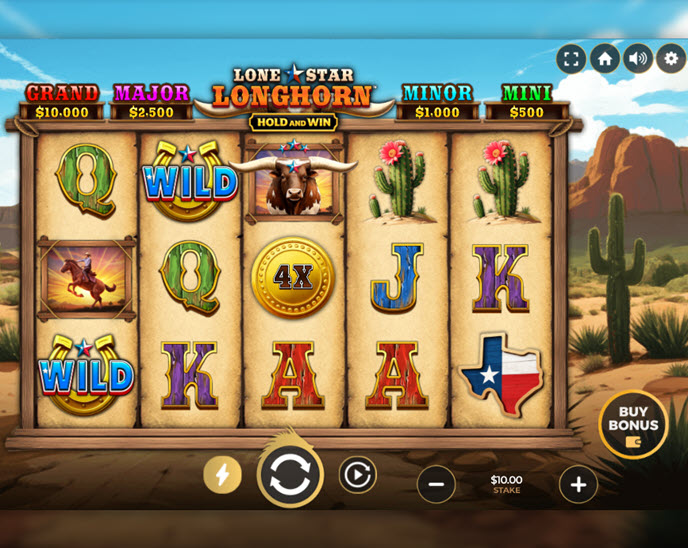Open the gear settings menu
Image resolution: width=688 pixels, height=548 pixels.
pyautogui.click(x=671, y=58)
